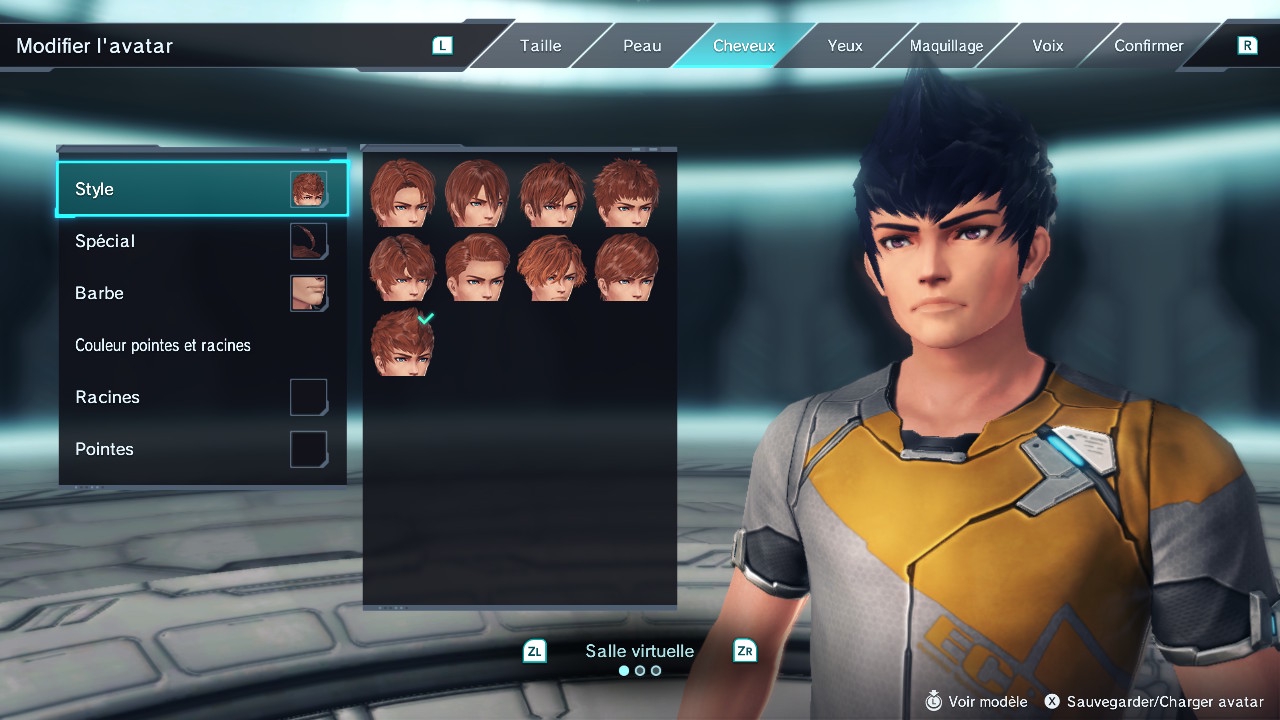1280x720 pixels.
Task: Select the Pointes color row
Action: (202, 449)
